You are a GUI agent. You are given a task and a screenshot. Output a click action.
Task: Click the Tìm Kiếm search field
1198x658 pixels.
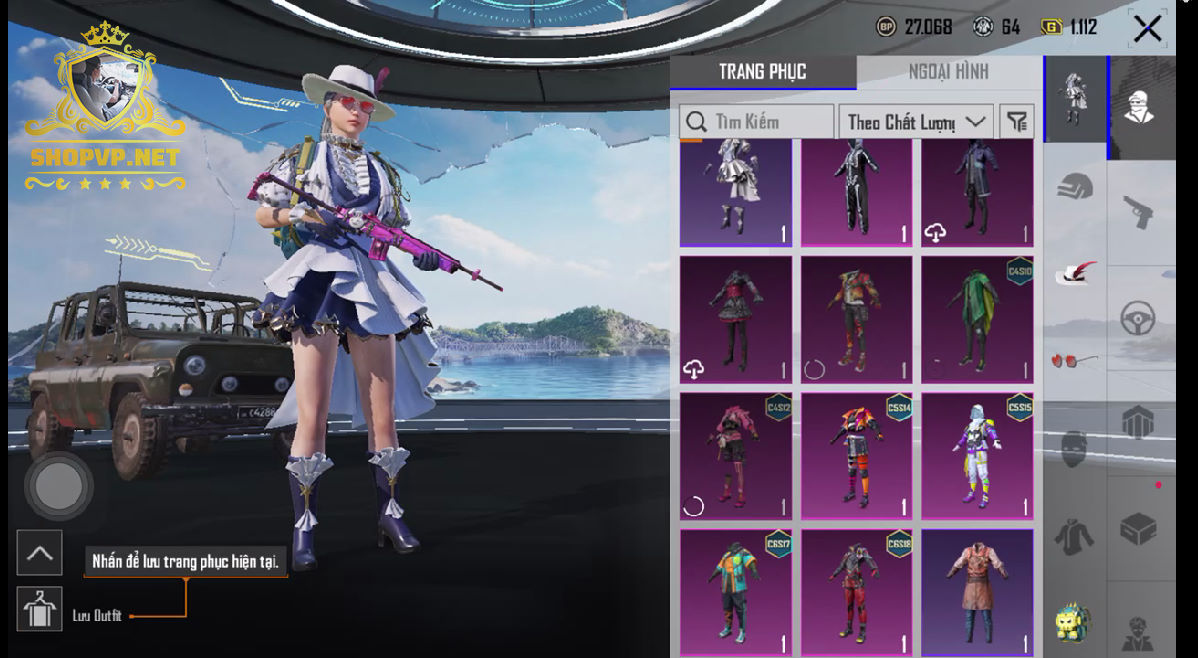(757, 122)
